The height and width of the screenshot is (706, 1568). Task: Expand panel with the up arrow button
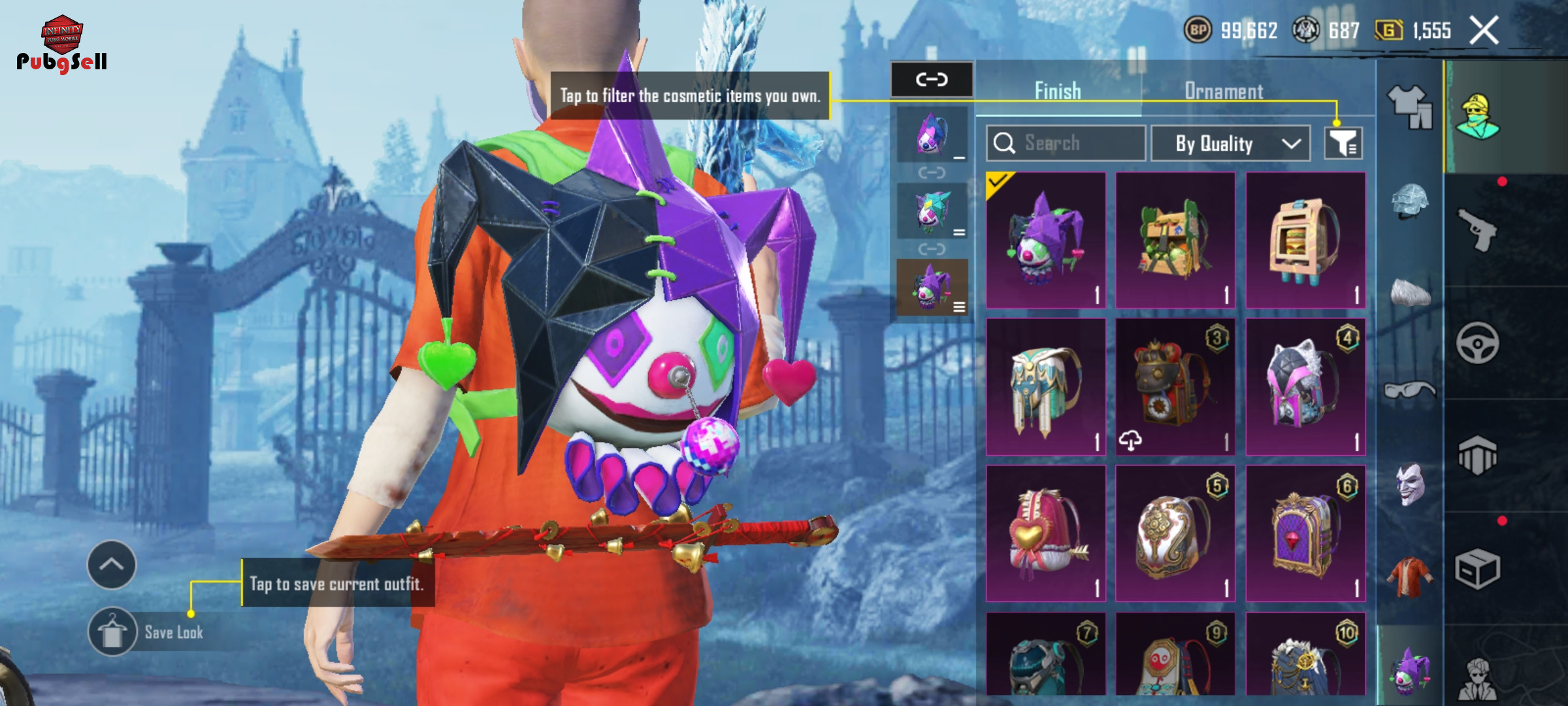pyautogui.click(x=112, y=565)
